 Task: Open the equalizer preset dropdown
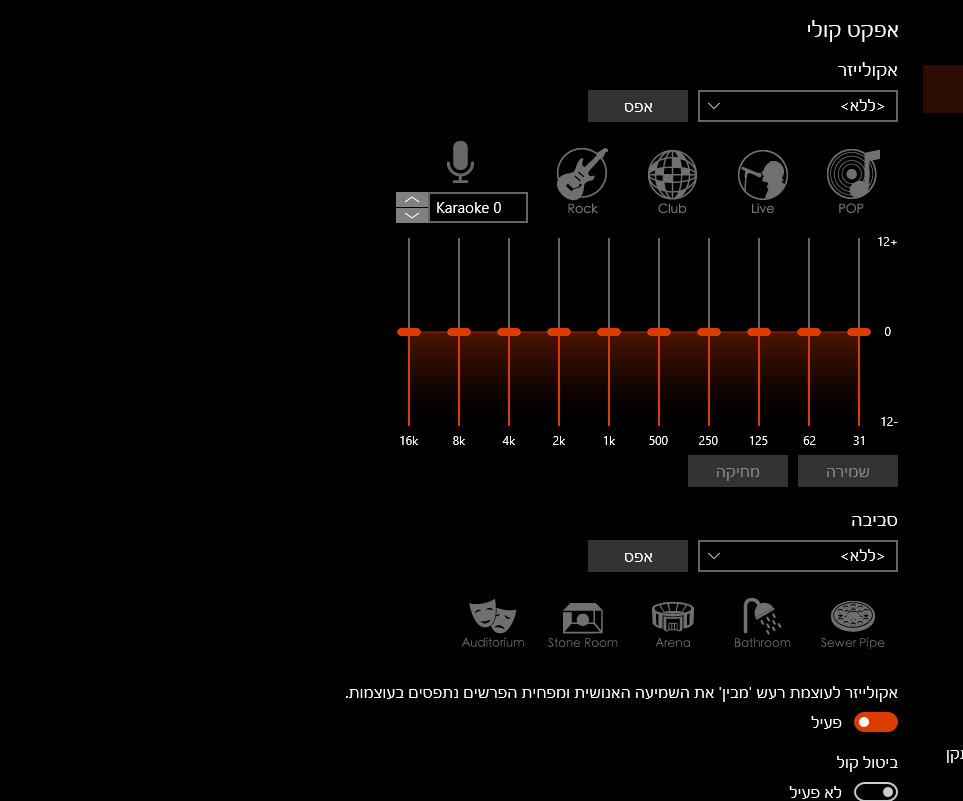pyautogui.click(x=797, y=106)
